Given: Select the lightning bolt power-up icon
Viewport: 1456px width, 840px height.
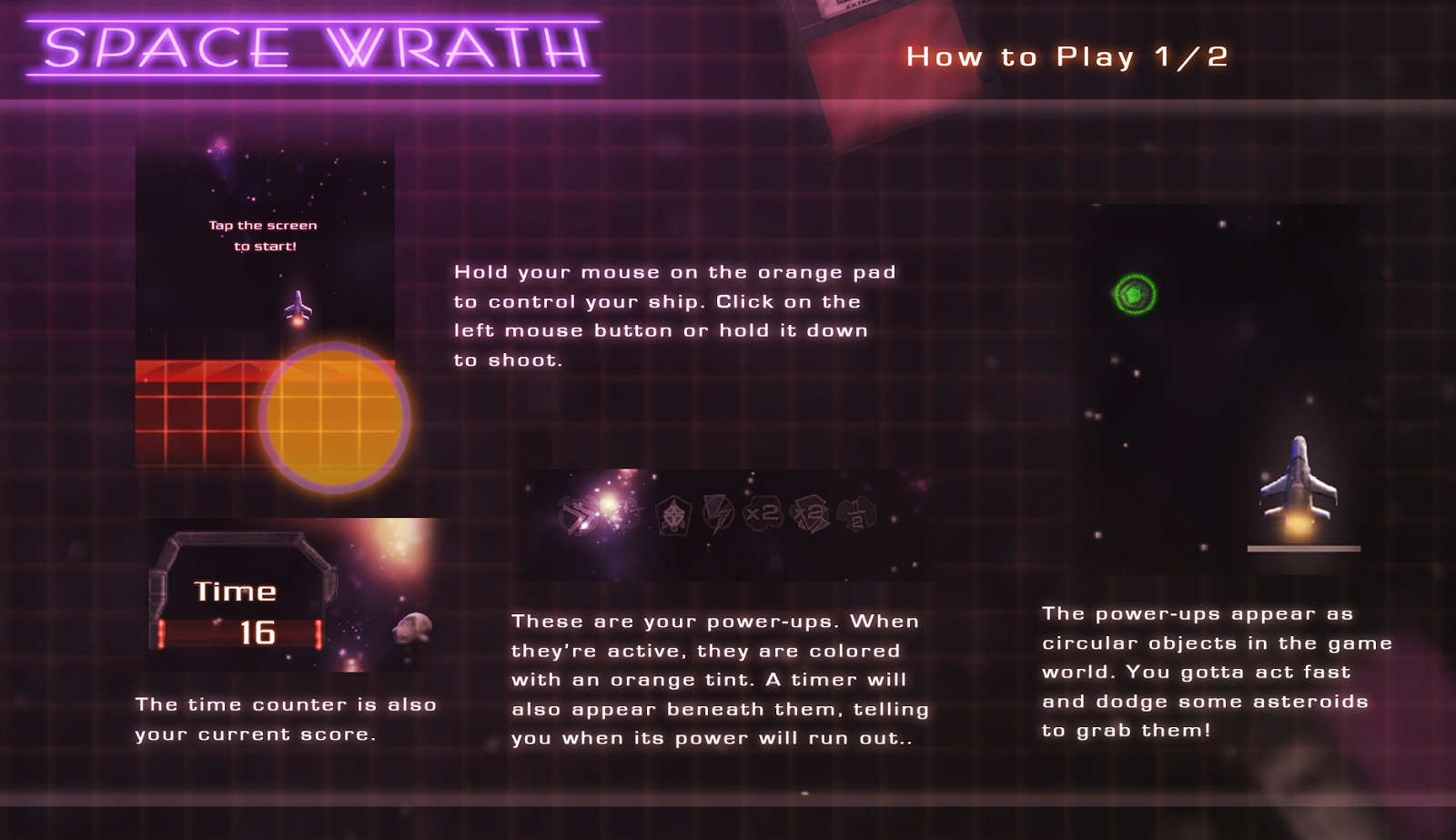Looking at the screenshot, I should tap(719, 514).
